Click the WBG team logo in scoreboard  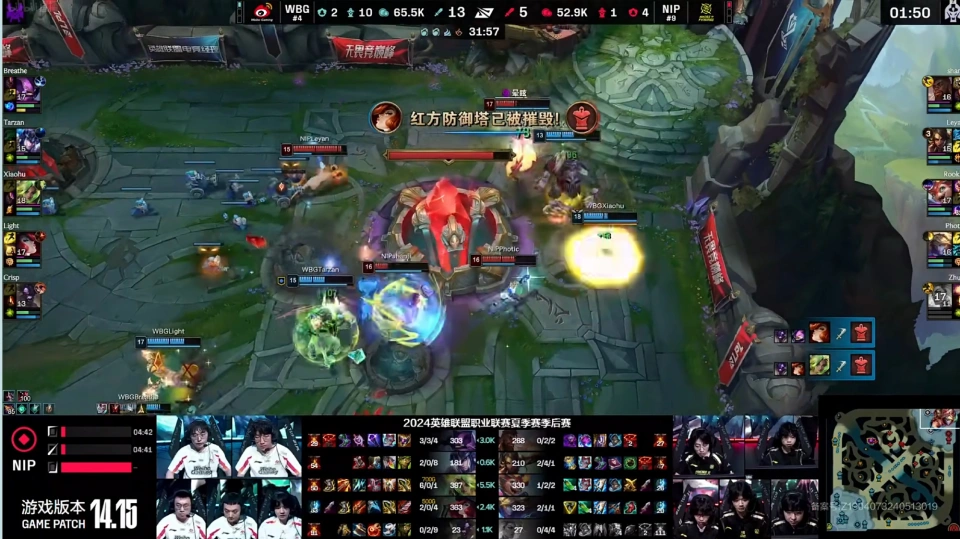tap(260, 12)
